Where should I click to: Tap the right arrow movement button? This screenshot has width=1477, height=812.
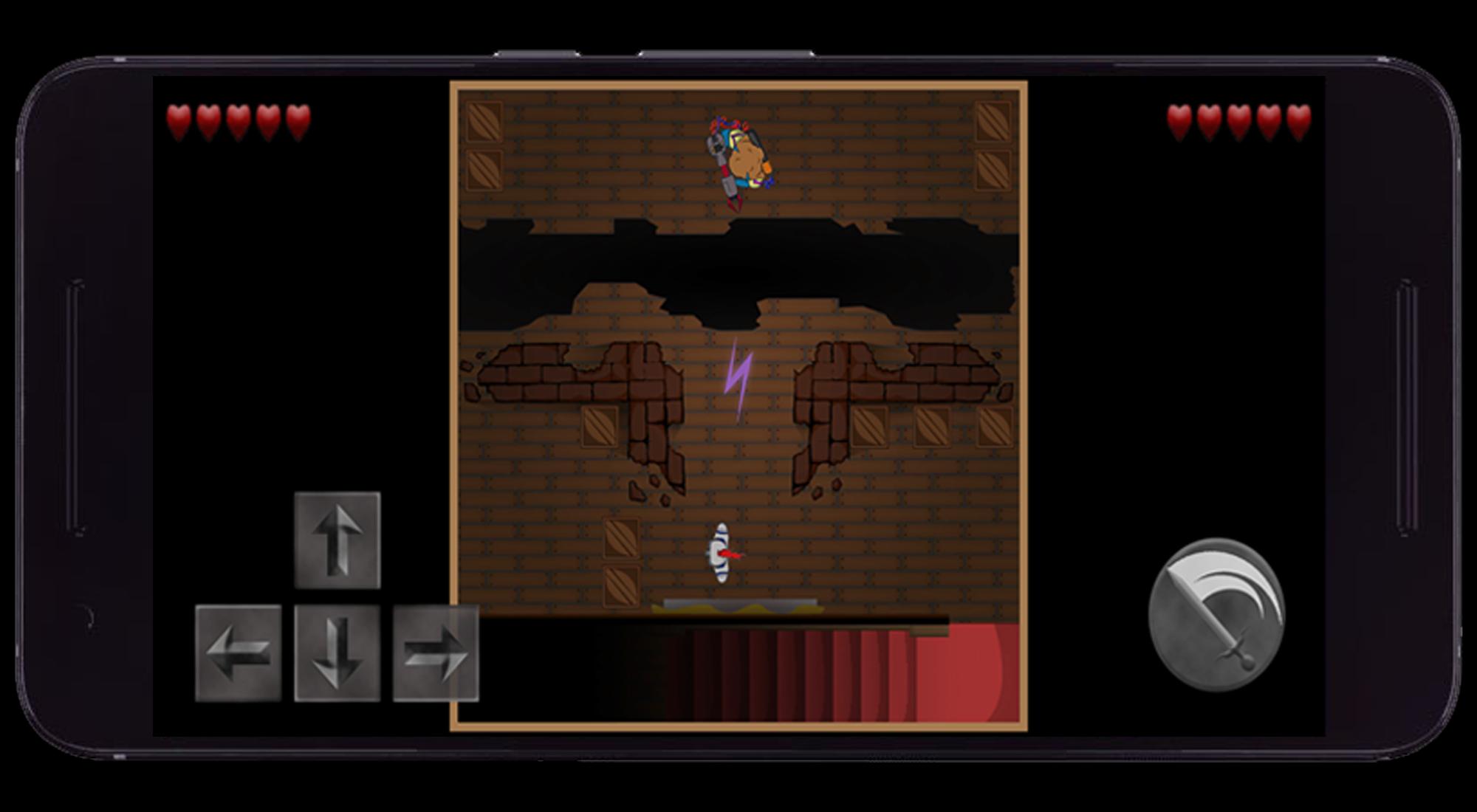click(436, 653)
